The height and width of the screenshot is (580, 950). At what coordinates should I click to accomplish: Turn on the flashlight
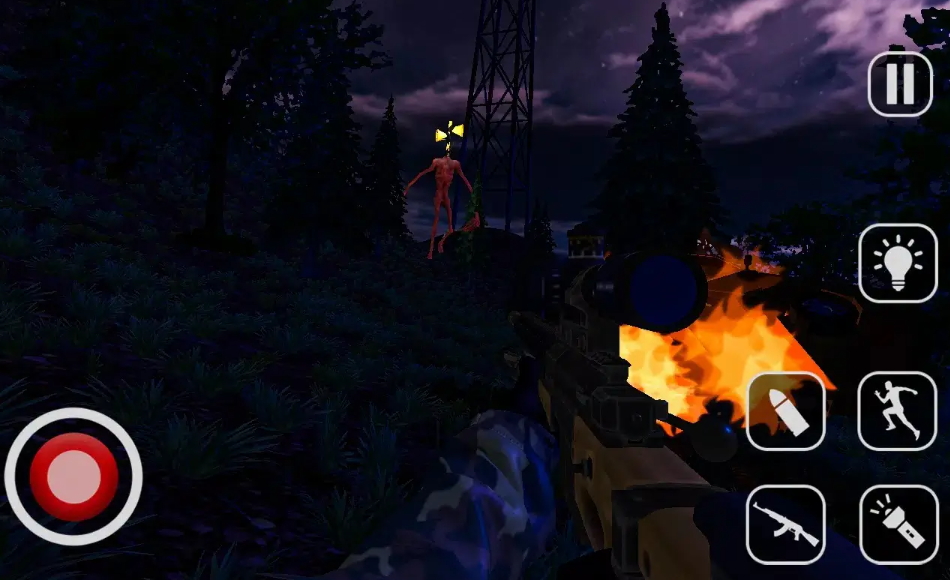(x=898, y=524)
